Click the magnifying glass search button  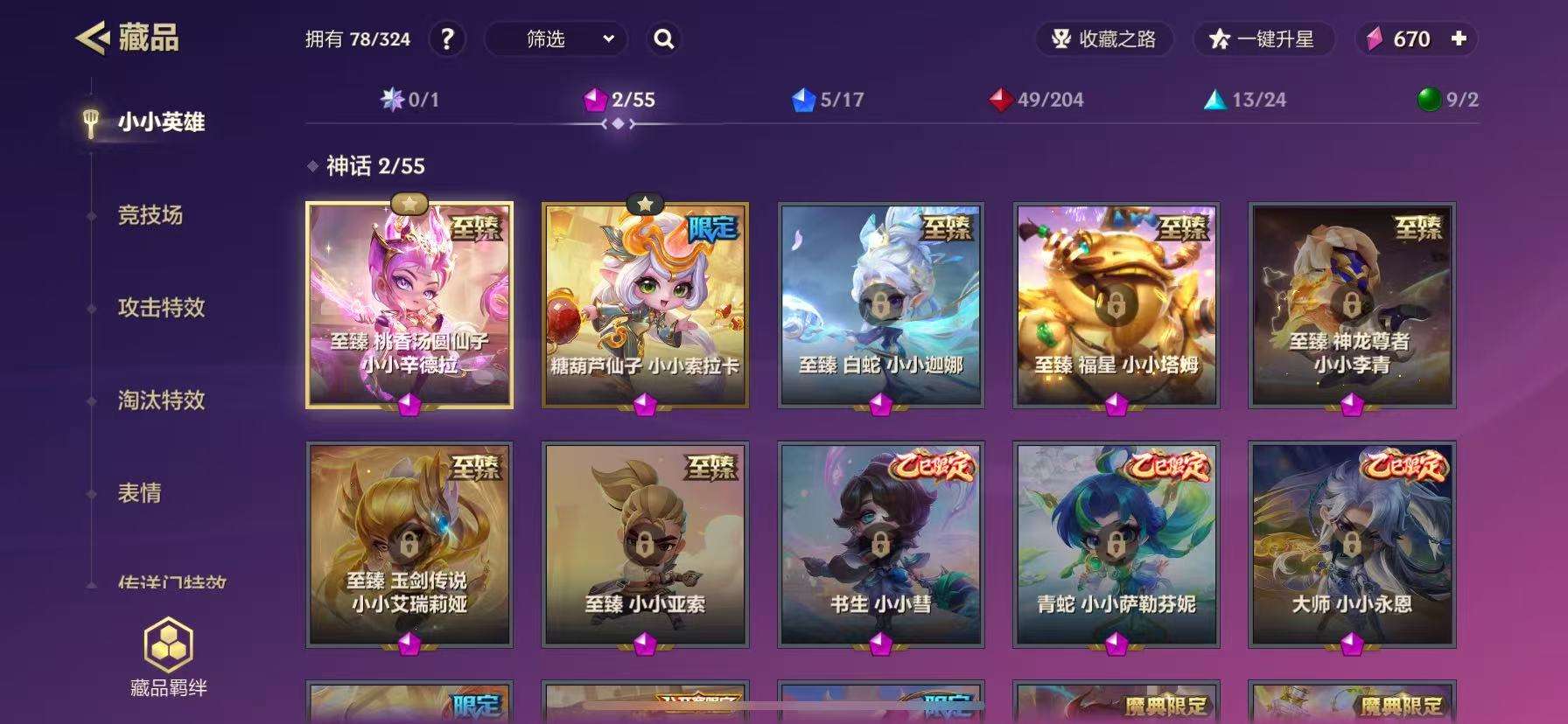click(664, 39)
